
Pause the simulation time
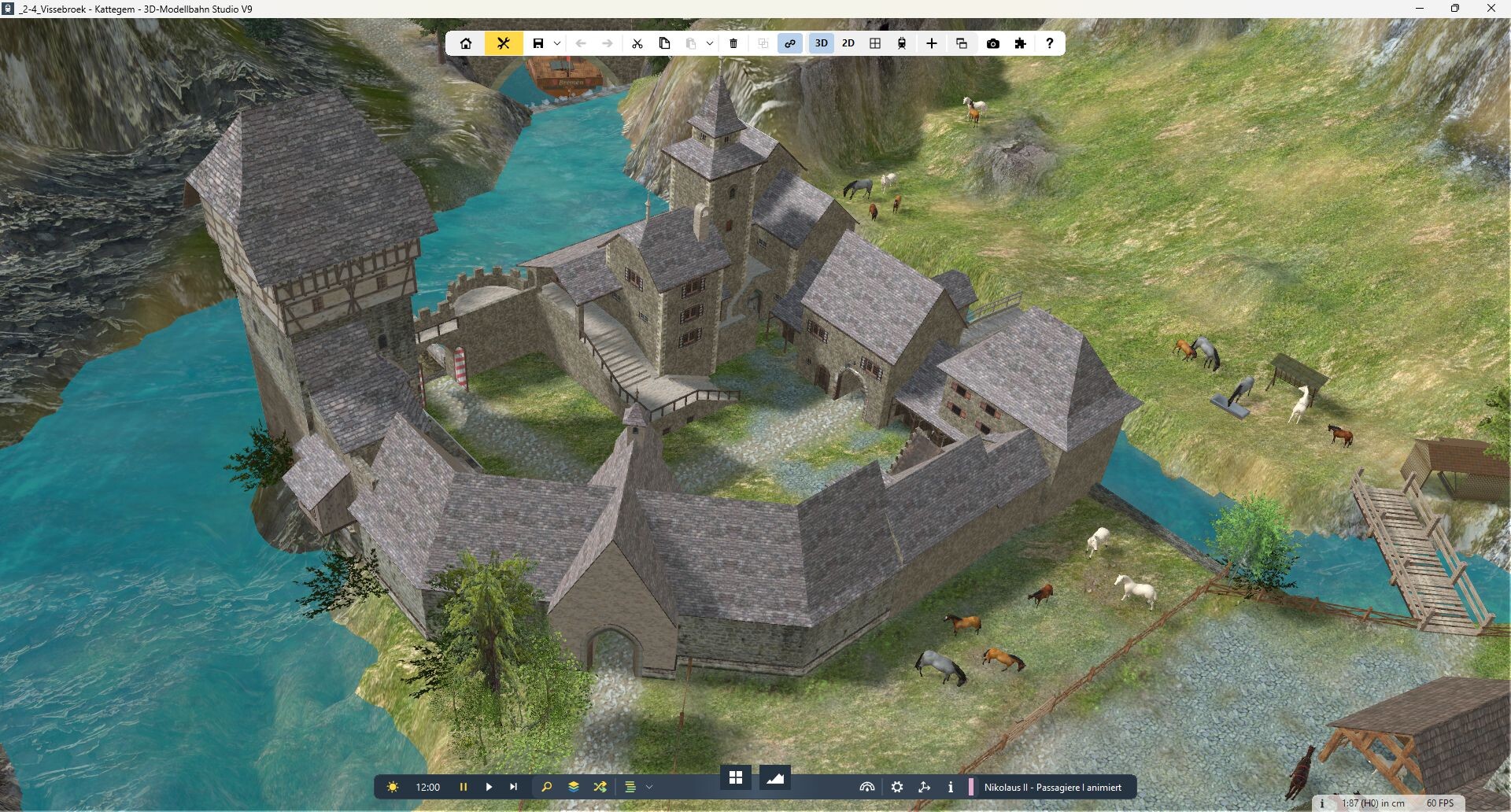(x=464, y=787)
